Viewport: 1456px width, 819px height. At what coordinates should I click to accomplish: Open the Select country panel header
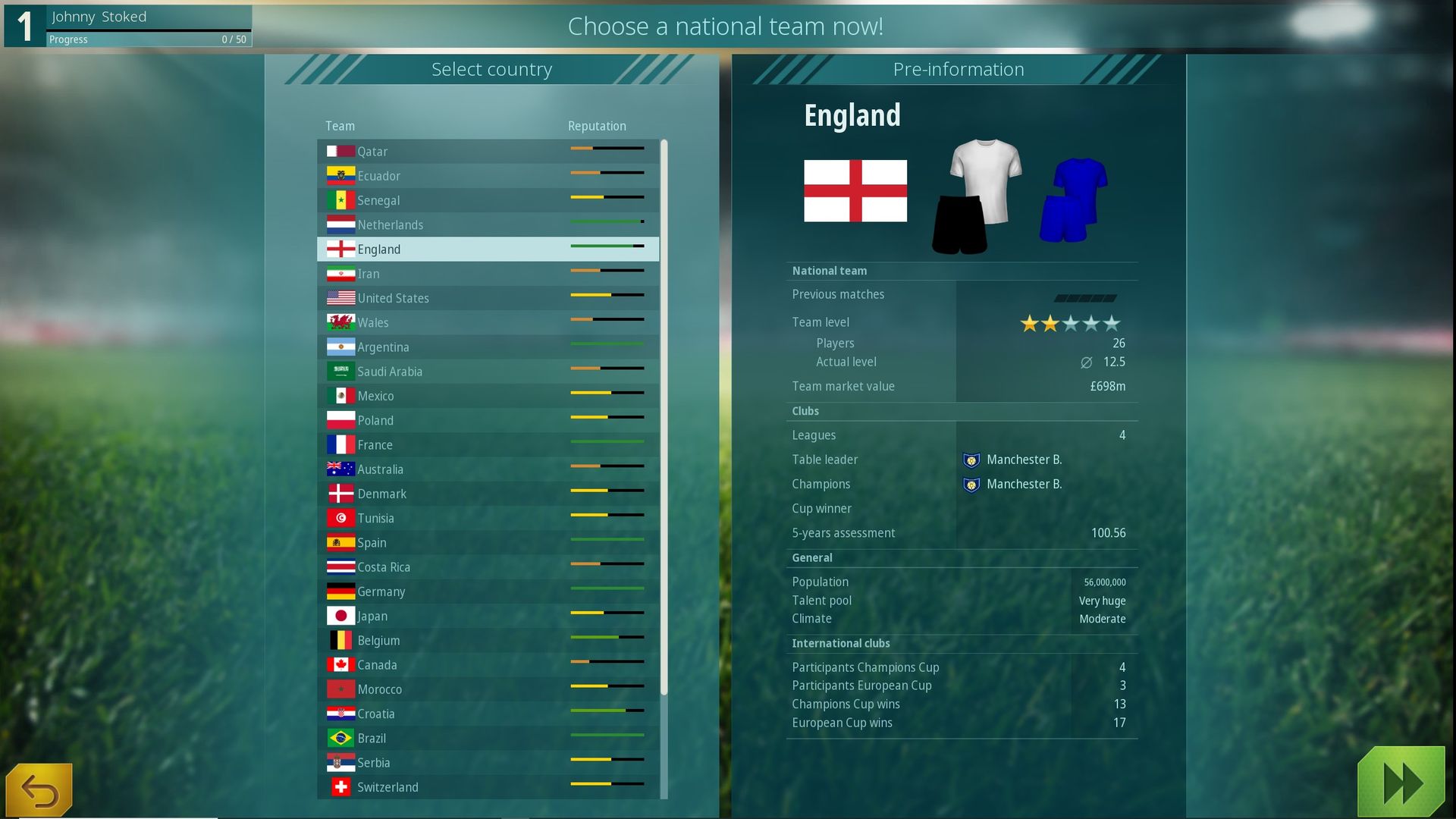[492, 69]
